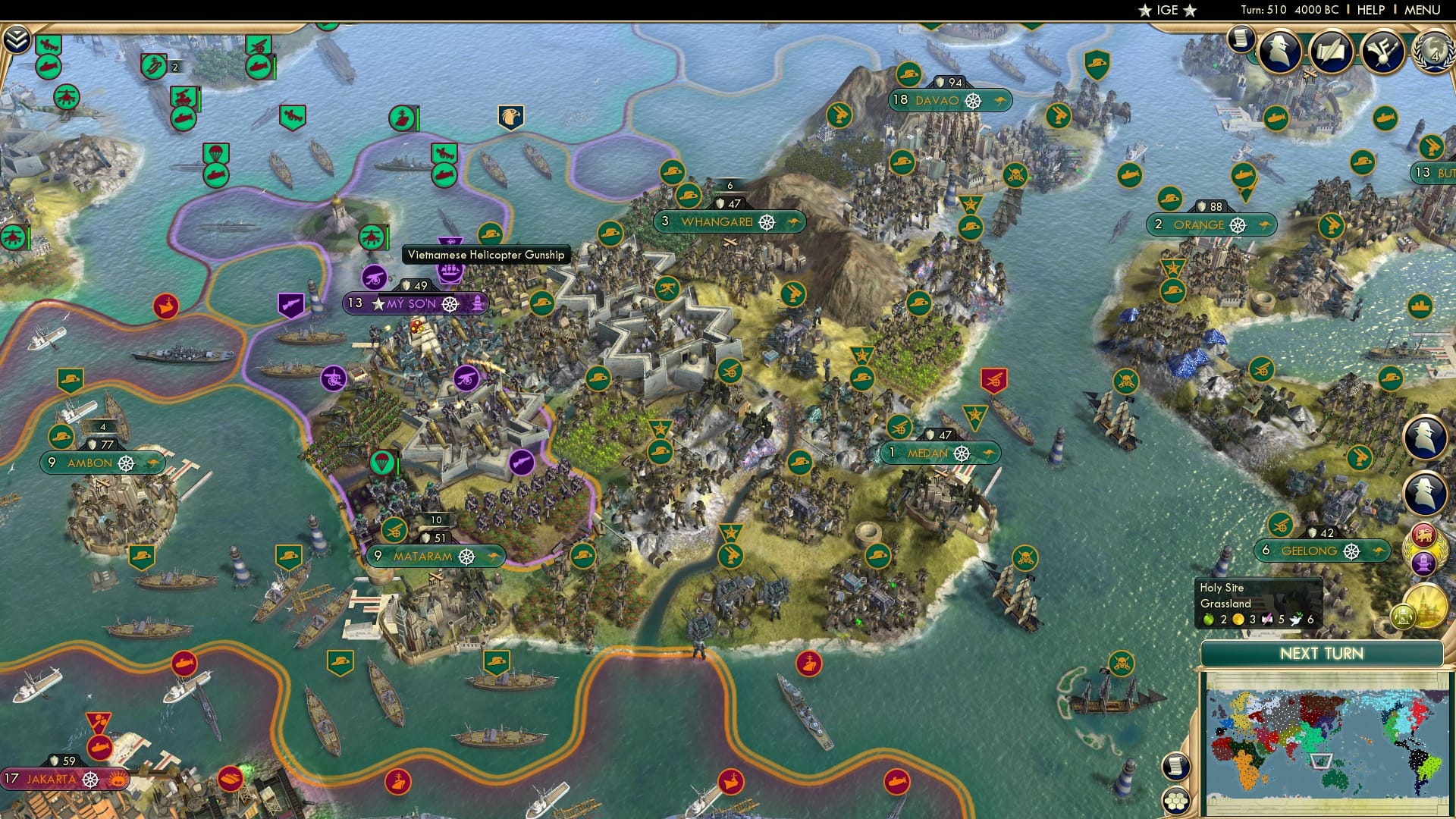Viewport: 1456px width, 819px height.
Task: Open the Diplomacy overview scroll-and-quill icon
Action: pyautogui.click(x=1331, y=52)
